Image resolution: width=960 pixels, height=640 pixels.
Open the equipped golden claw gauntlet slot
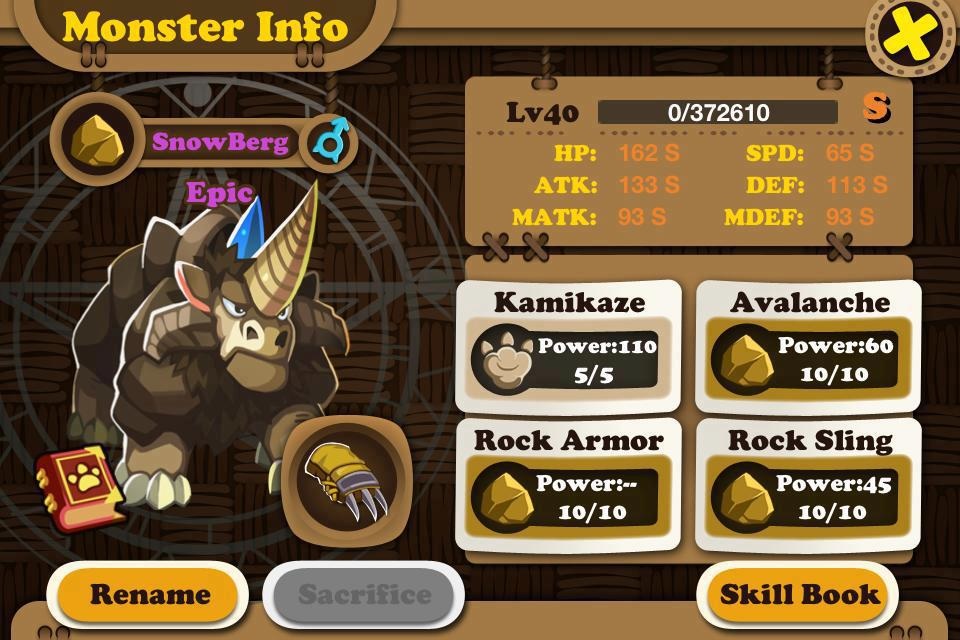tap(346, 482)
